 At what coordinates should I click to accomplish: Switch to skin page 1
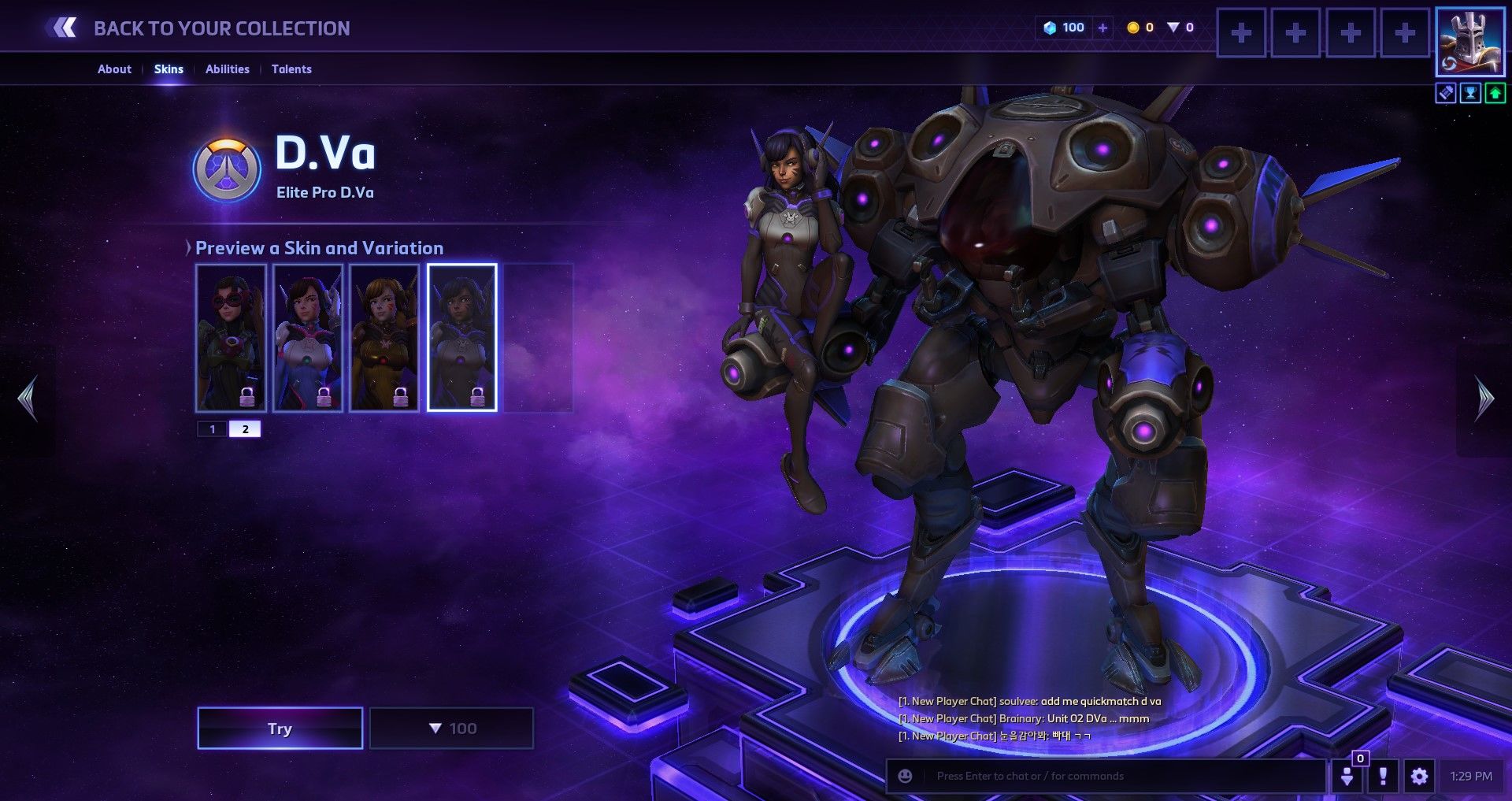[212, 429]
